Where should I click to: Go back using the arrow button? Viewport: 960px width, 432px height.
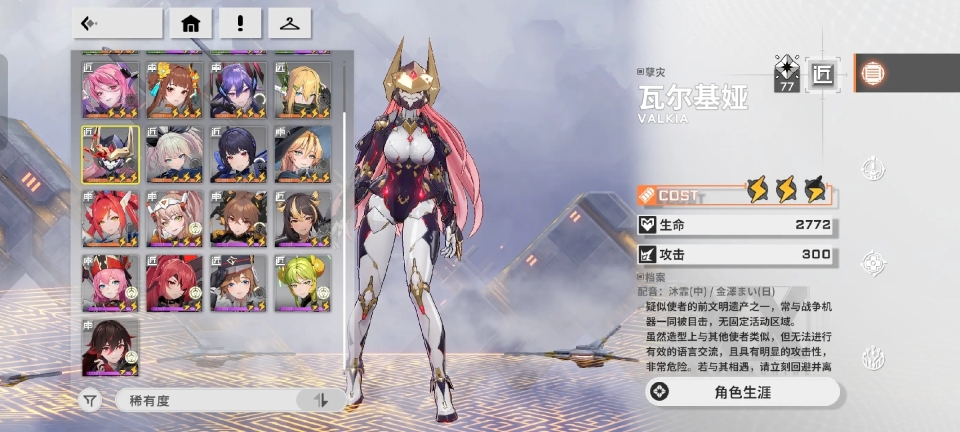(117, 23)
